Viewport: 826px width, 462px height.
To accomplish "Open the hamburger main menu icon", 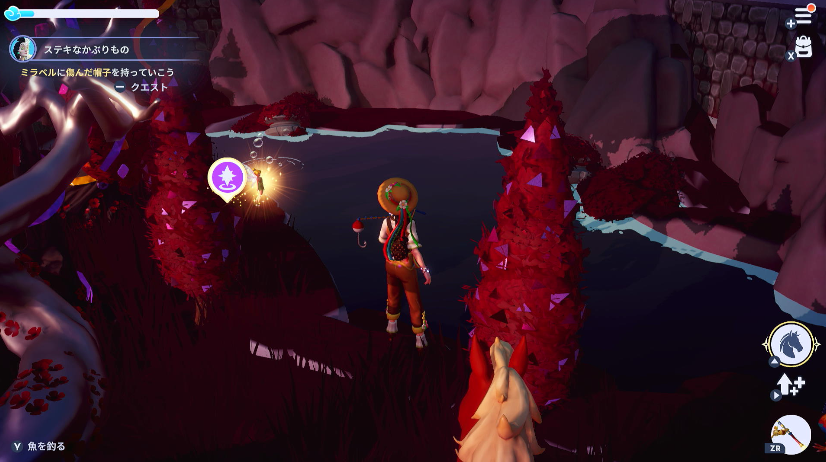I will tap(803, 16).
